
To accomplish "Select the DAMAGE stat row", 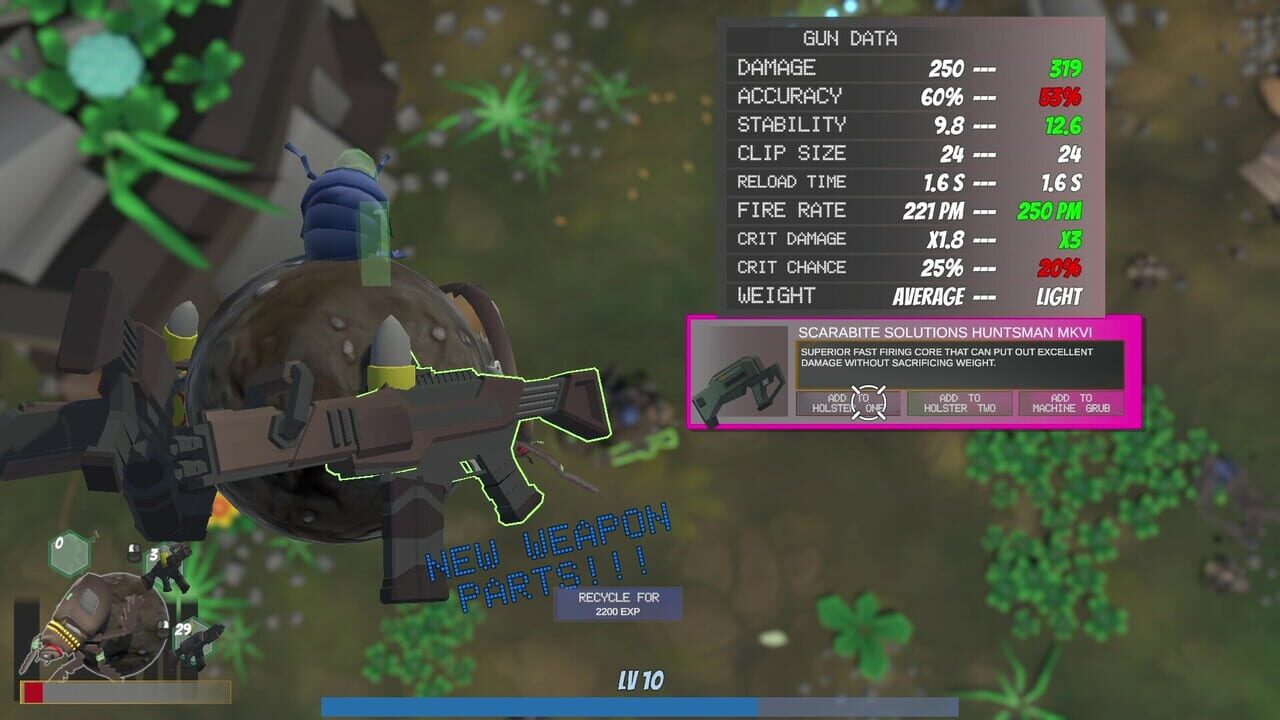I will click(900, 68).
